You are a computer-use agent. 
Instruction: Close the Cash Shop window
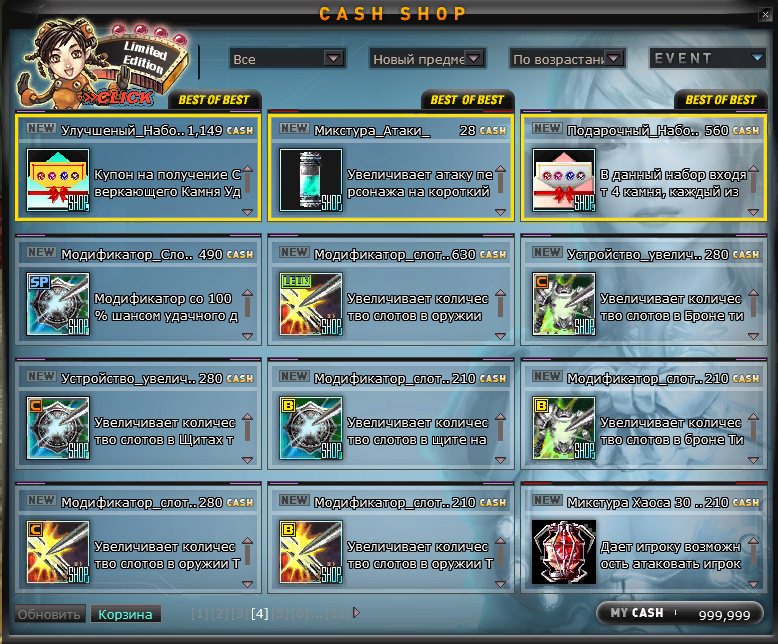[763, 13]
